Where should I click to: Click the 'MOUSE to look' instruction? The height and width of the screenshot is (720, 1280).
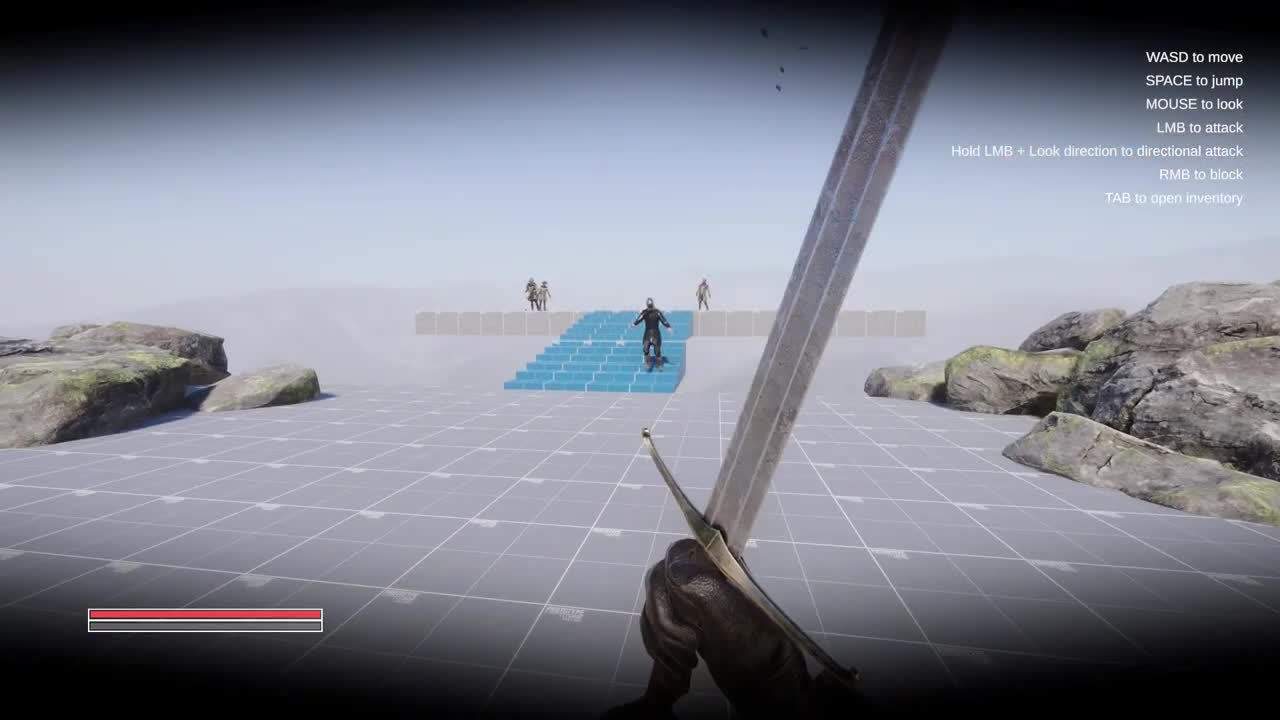tap(1194, 104)
